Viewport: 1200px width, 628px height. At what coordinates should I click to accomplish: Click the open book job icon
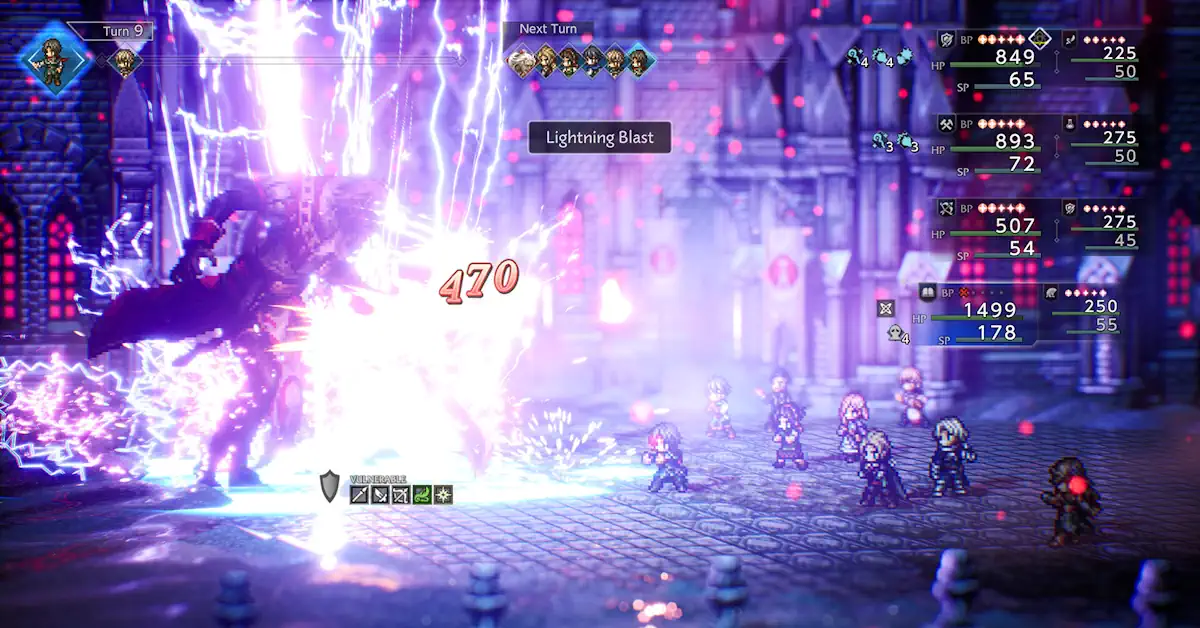pos(927,291)
